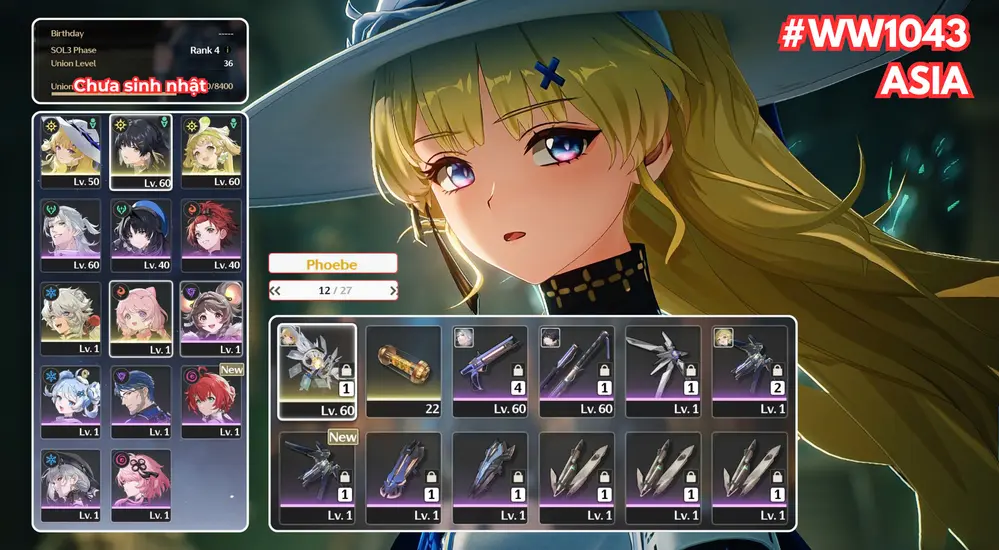Select the highlighted Lv. 60 rectifier weapon
This screenshot has height=550, width=999.
[x=316, y=369]
